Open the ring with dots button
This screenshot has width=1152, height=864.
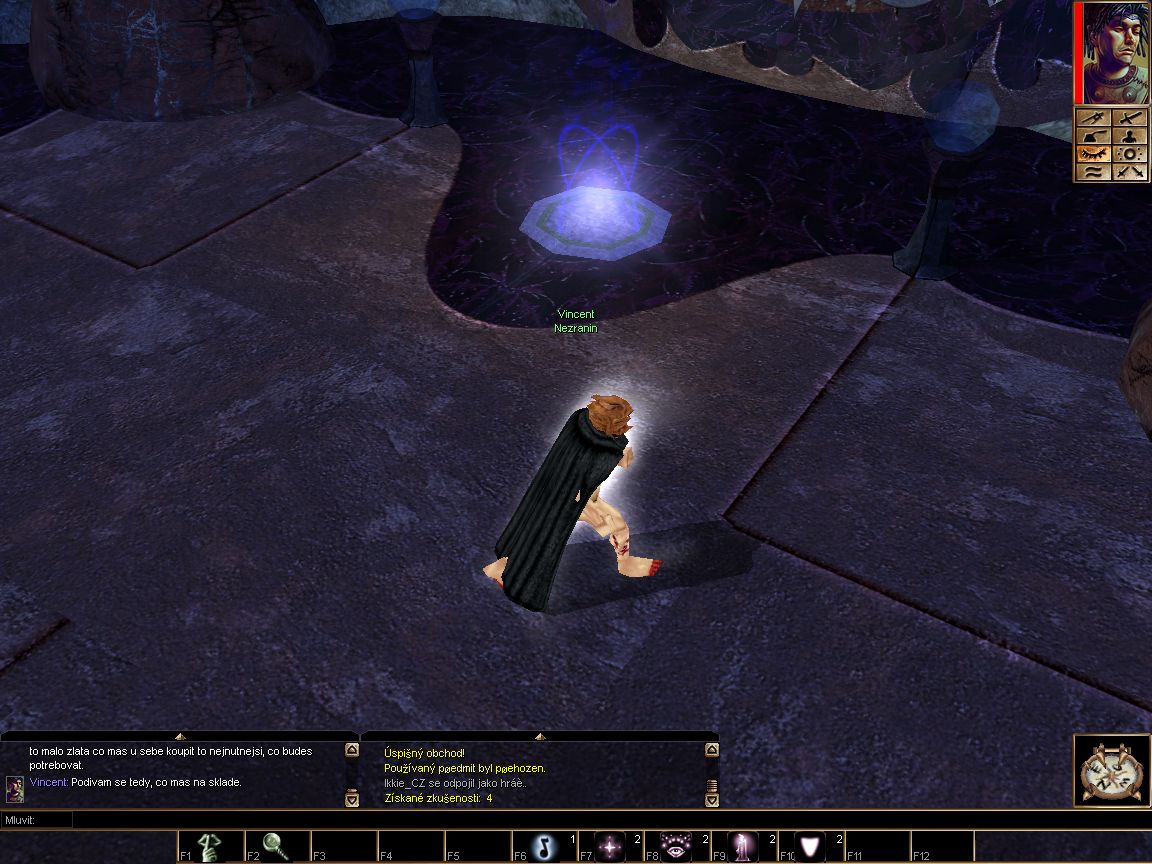(x=1130, y=154)
